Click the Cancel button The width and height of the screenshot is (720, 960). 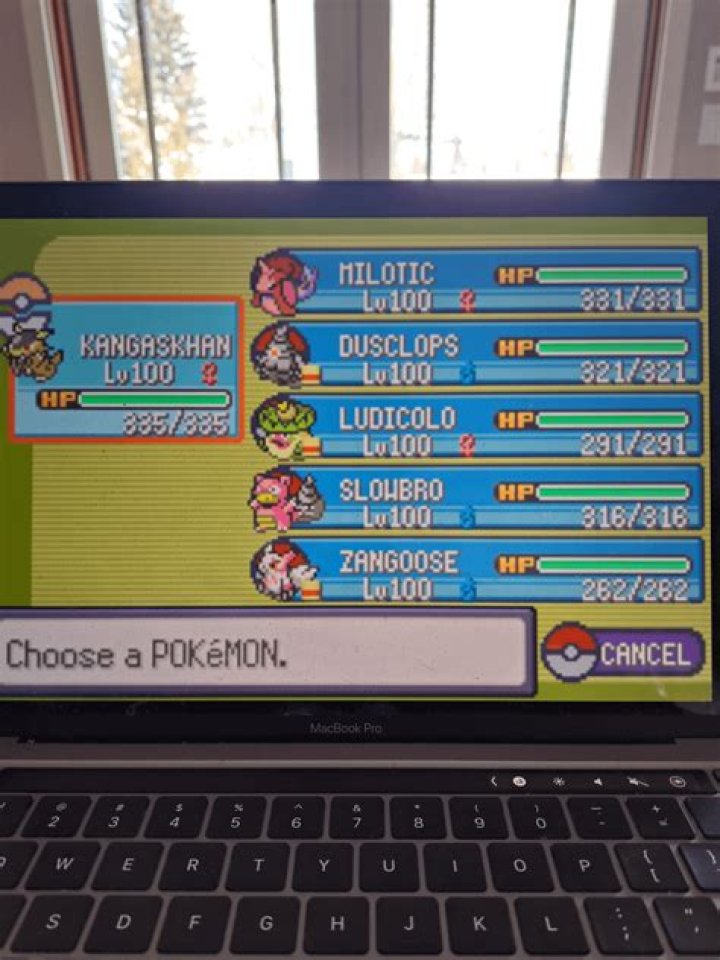pos(624,655)
